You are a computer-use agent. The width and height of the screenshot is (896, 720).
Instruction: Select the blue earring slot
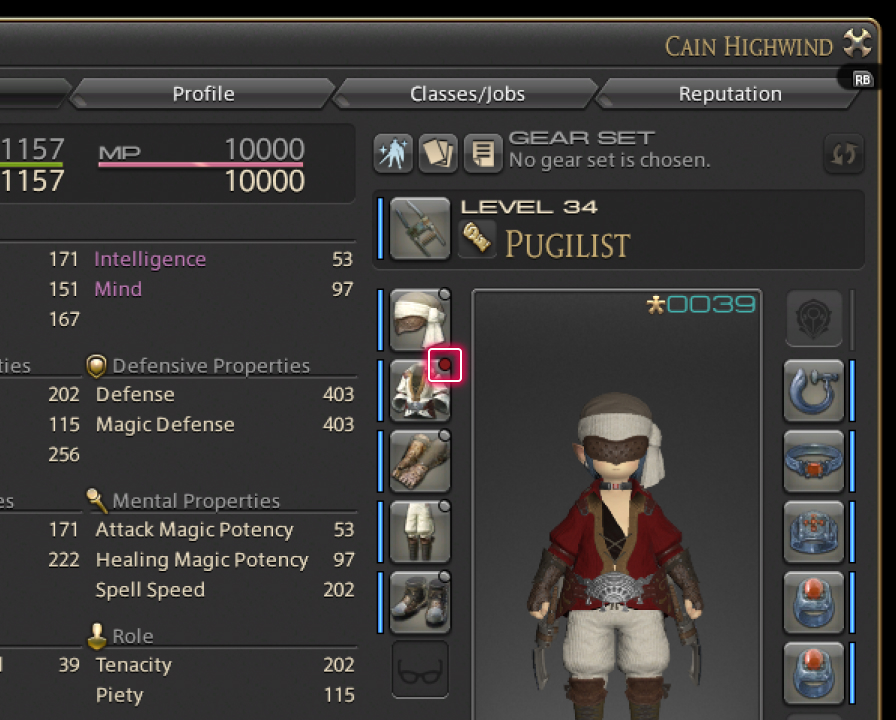(813, 389)
